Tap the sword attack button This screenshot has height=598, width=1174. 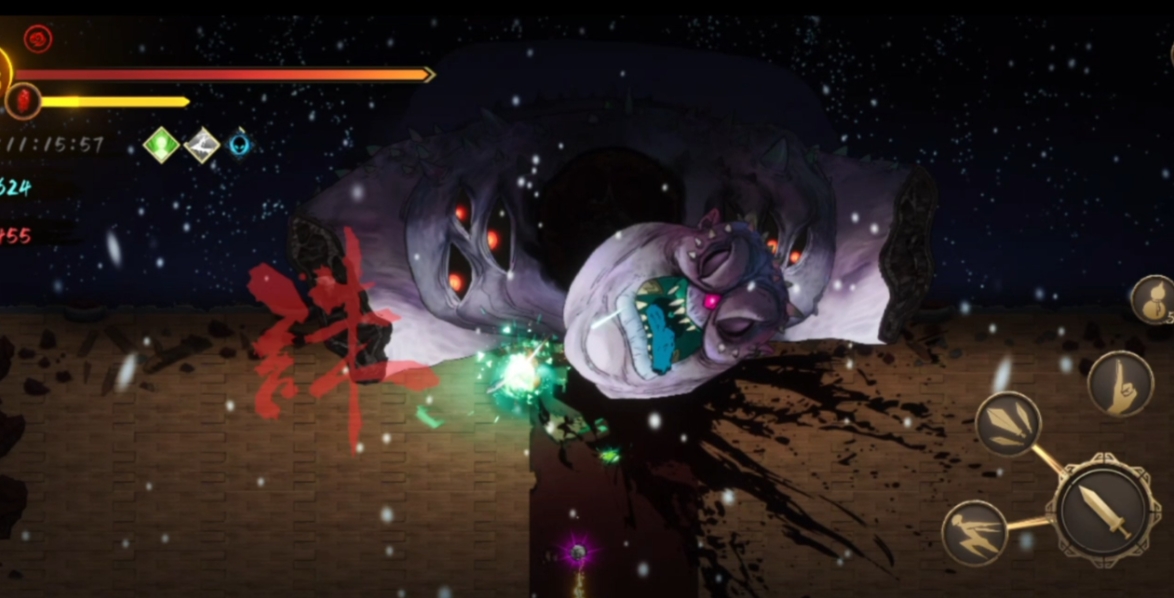coord(1103,509)
